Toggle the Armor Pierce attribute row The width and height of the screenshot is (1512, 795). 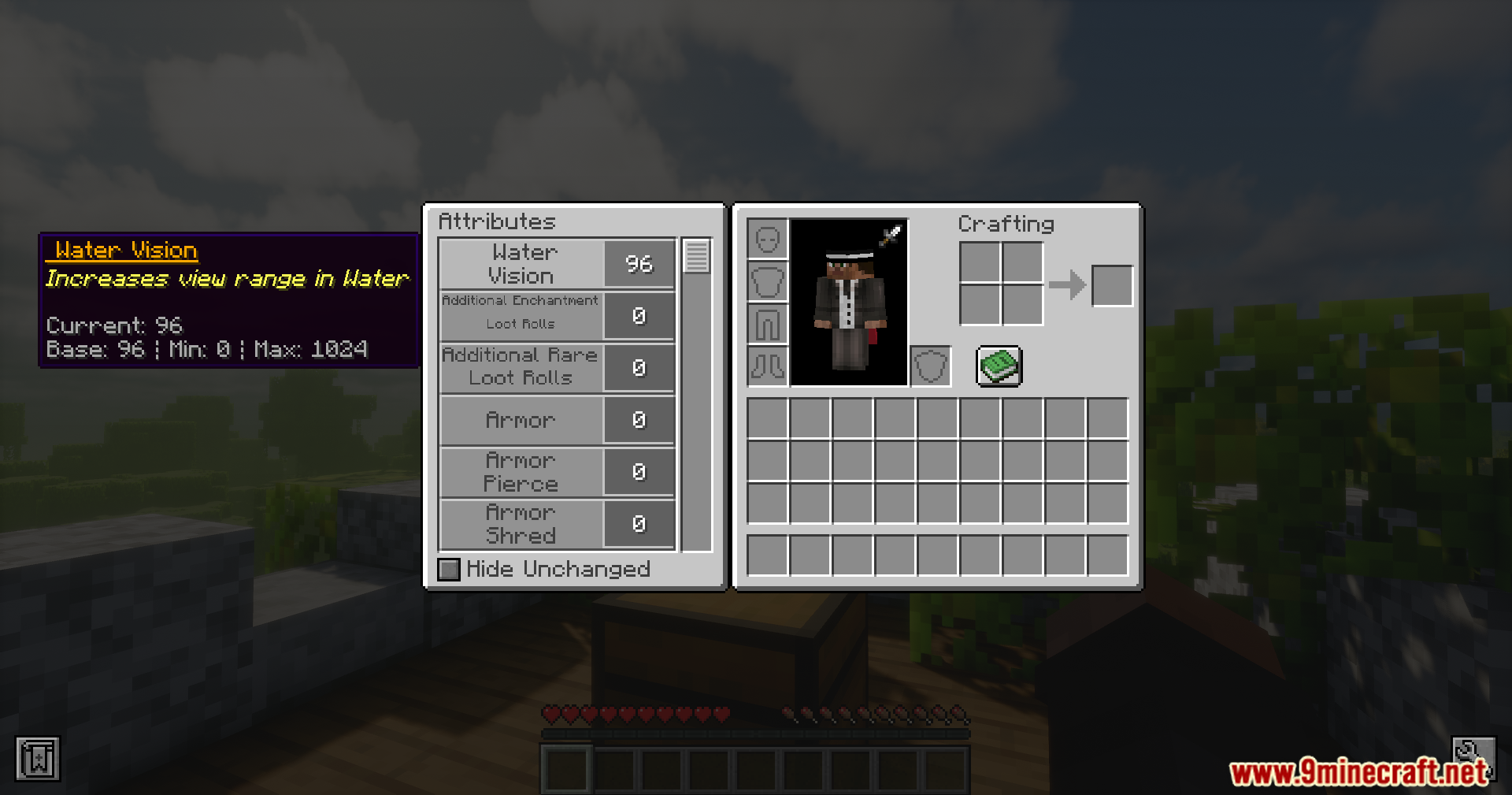point(522,472)
